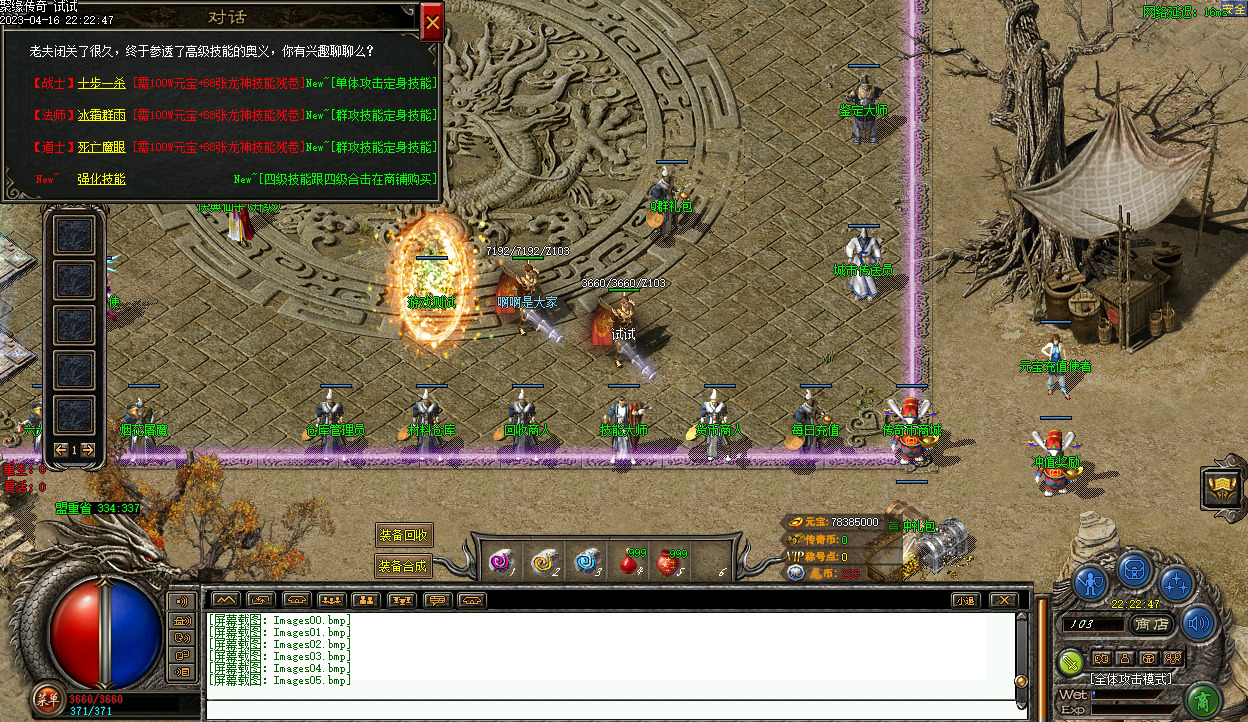Open the character status round icon
The width and height of the screenshot is (1248, 722).
click(1091, 583)
